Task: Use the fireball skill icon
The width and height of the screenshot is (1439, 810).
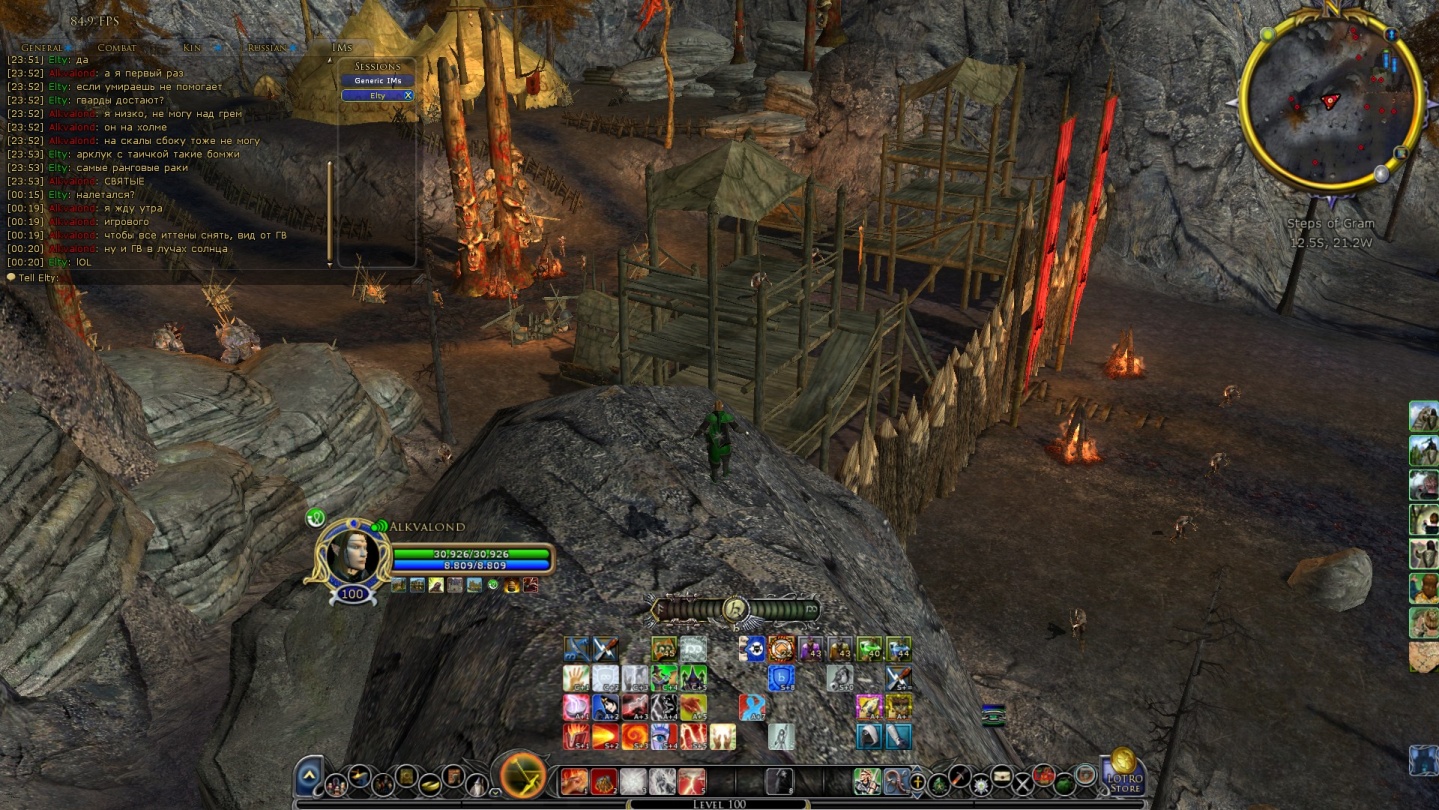Action: pos(604,737)
